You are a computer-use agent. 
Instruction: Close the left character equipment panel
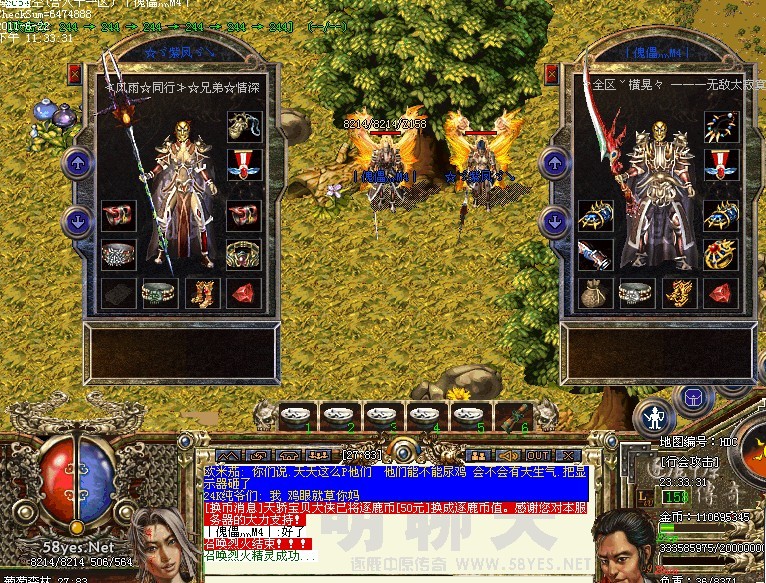pos(74,74)
